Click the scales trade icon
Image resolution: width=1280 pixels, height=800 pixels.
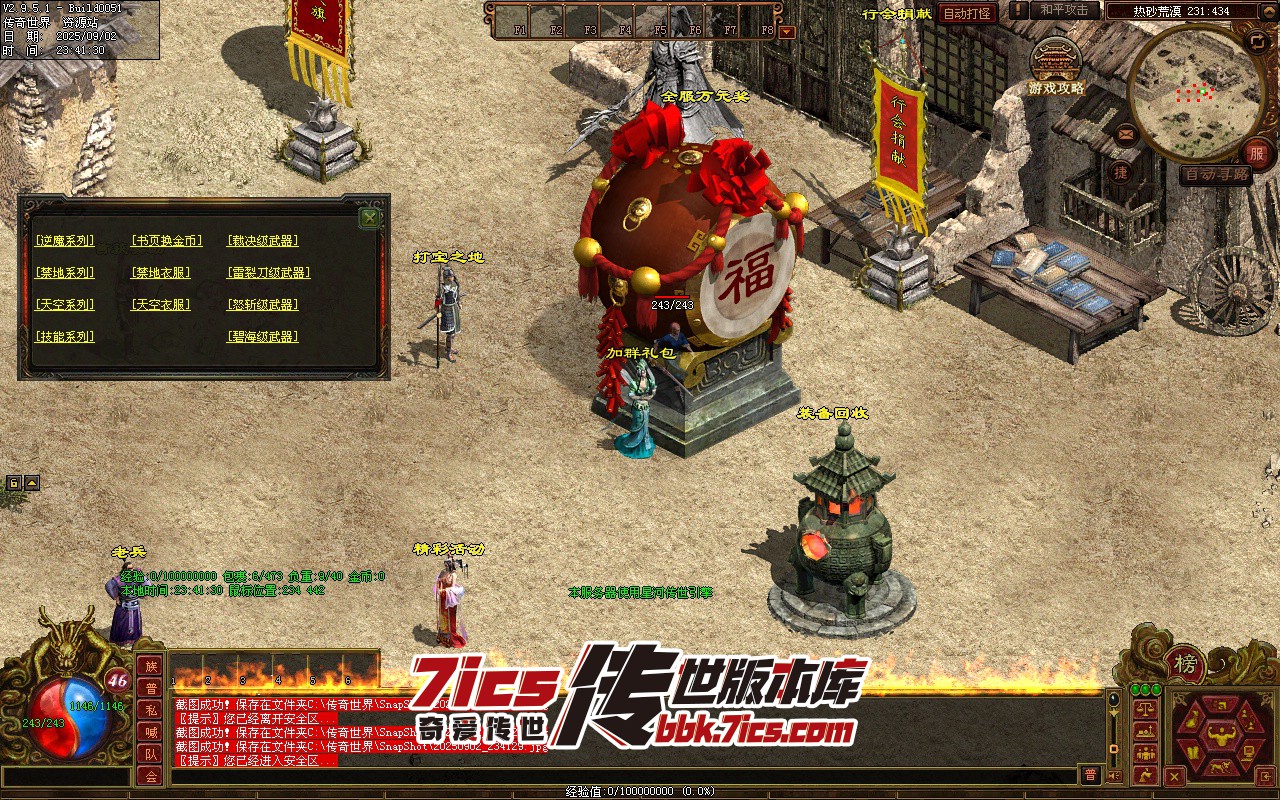coord(1146,709)
